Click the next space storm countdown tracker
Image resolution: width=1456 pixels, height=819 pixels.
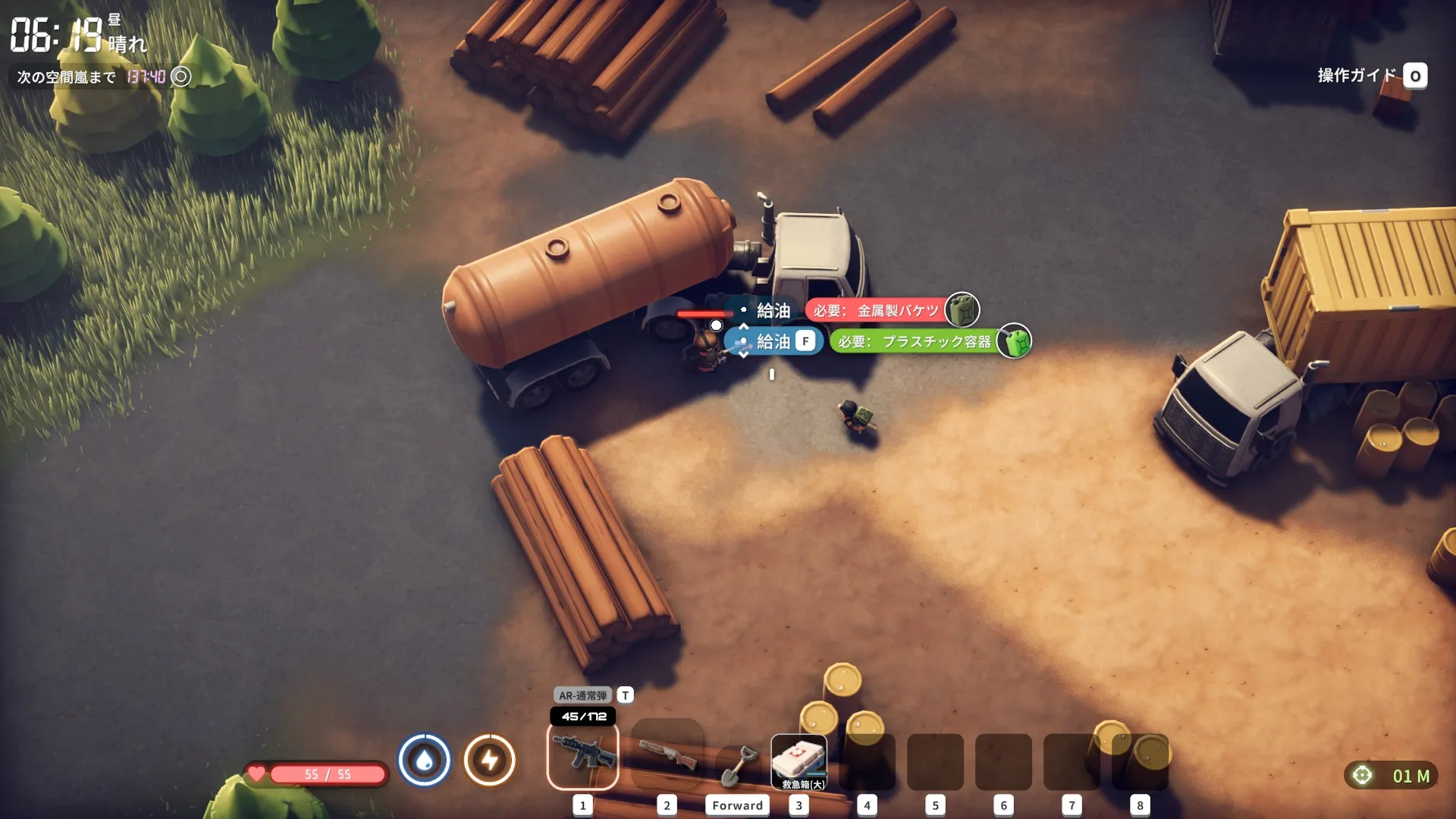(x=104, y=77)
